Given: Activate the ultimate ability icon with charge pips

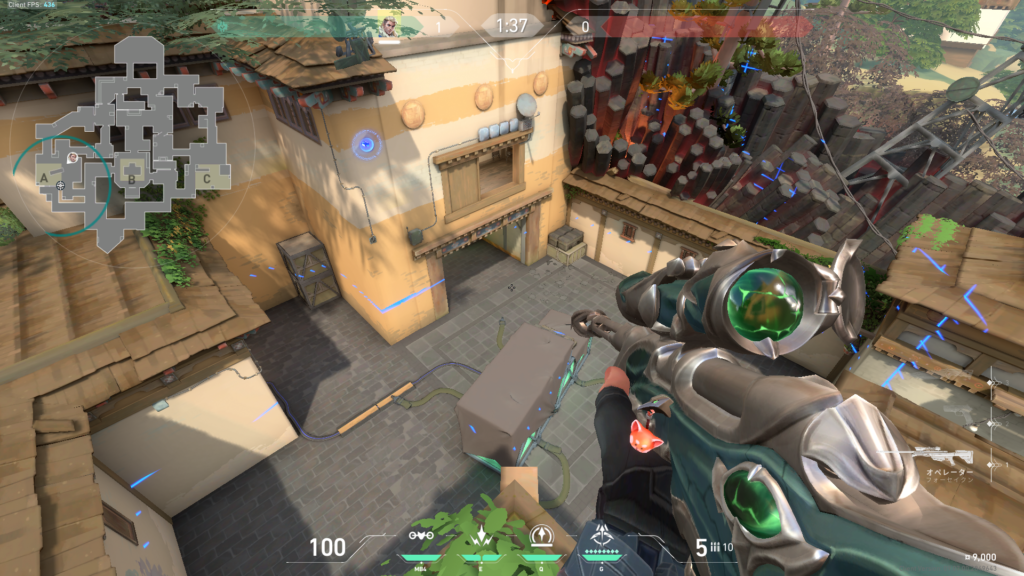Looking at the screenshot, I should (603, 536).
